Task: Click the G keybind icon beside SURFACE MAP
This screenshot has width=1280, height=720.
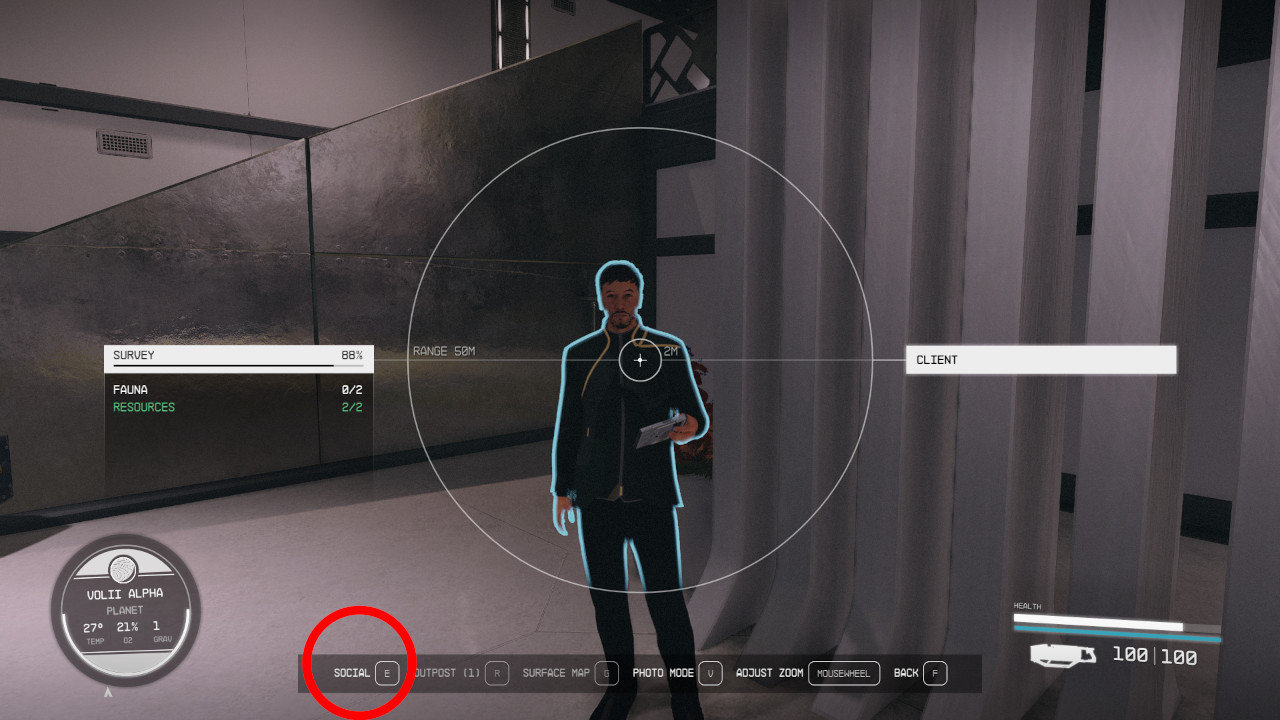Action: pyautogui.click(x=606, y=673)
